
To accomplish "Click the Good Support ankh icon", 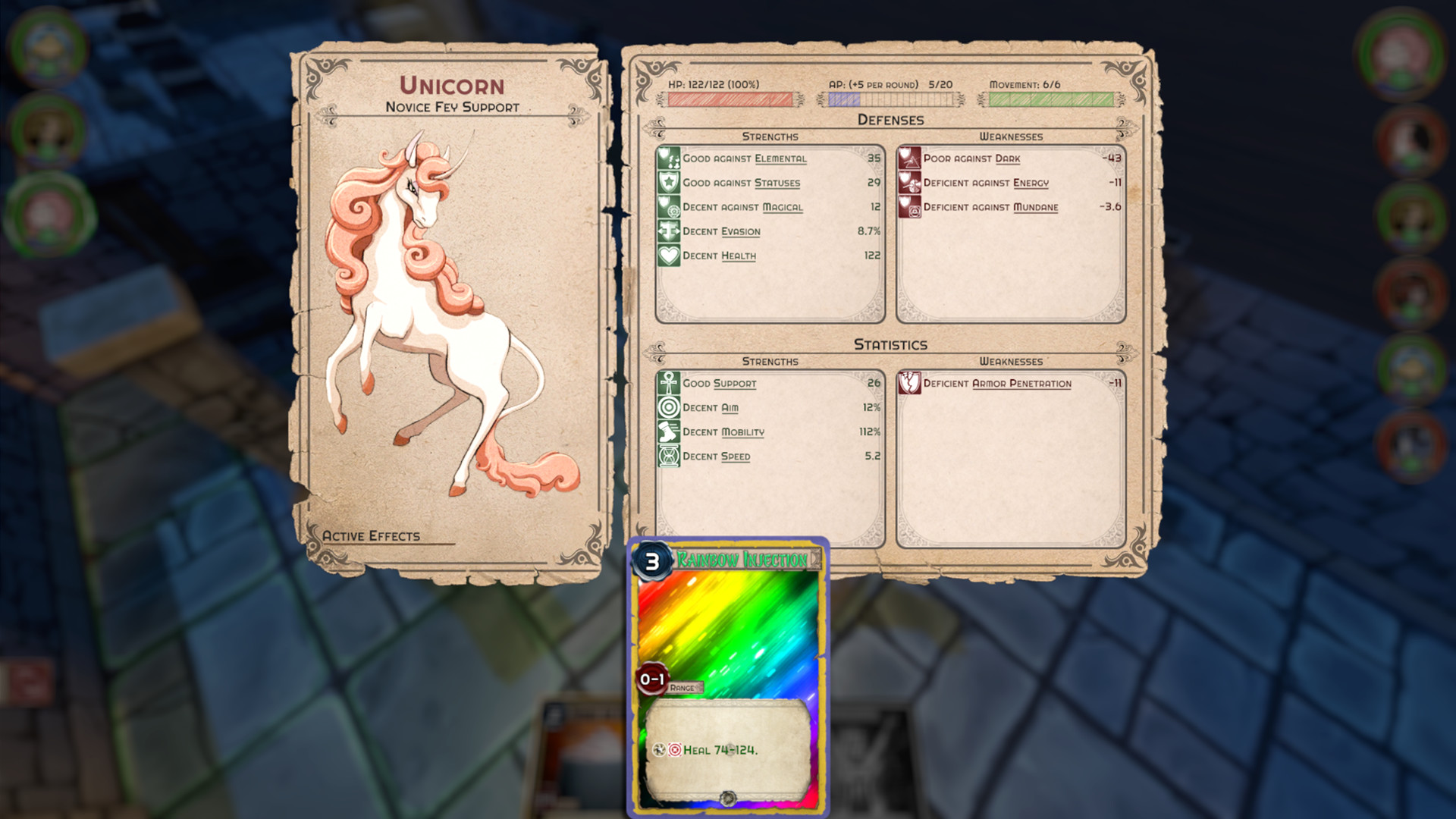I will [x=668, y=384].
